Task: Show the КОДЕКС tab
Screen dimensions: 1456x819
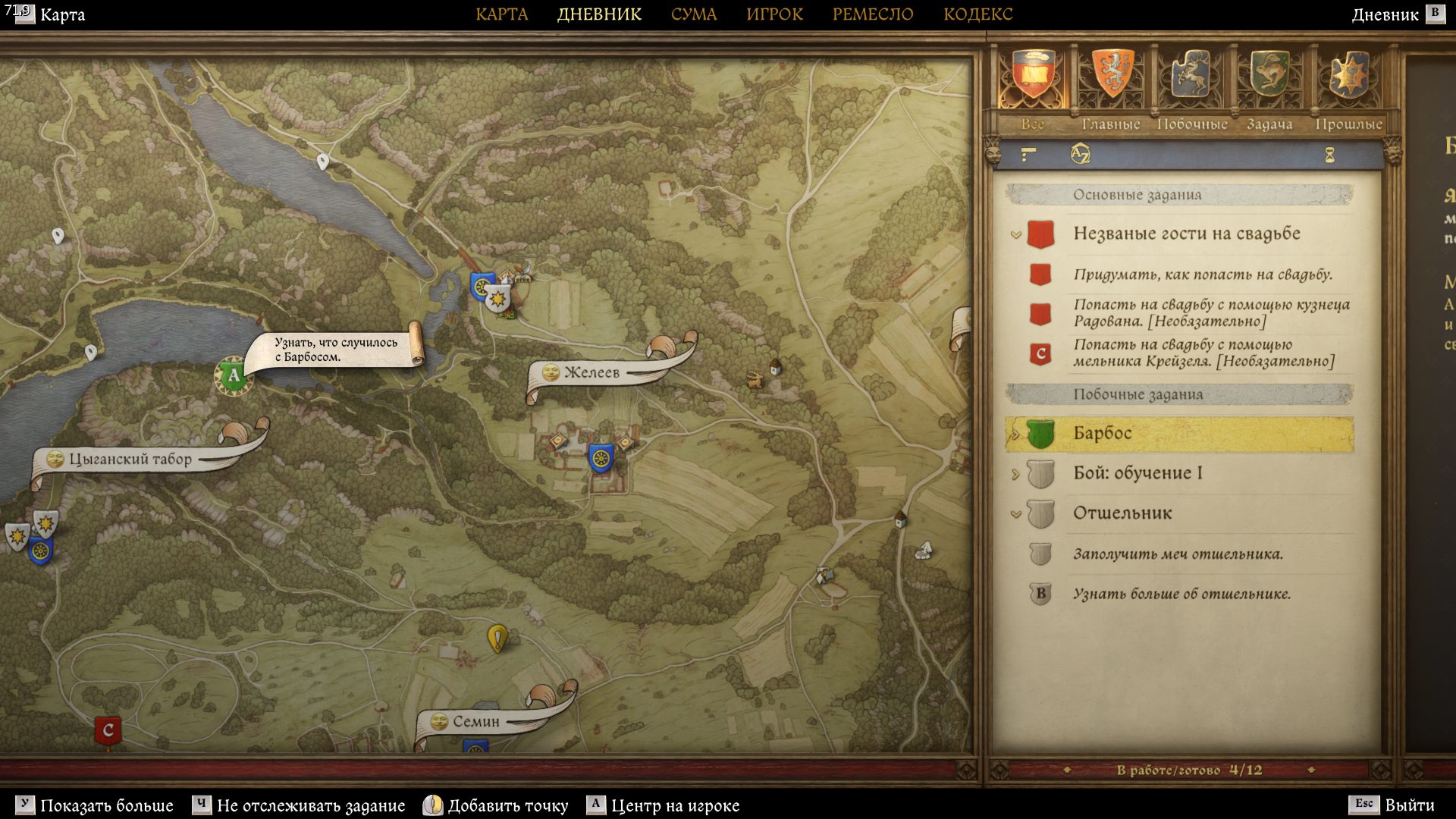Action: point(977,14)
